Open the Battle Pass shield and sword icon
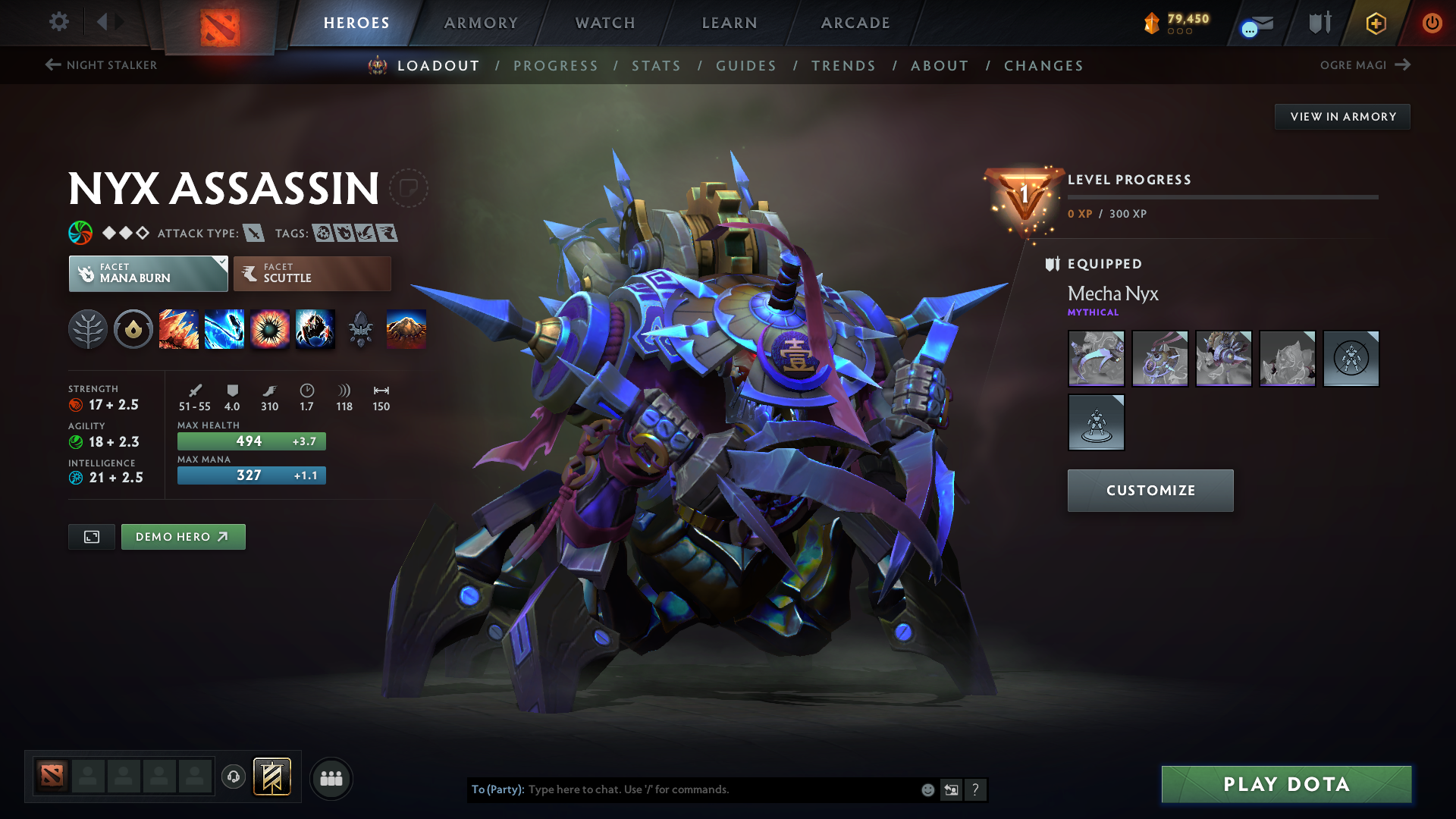Screen dimensions: 1456x819 coord(1319,22)
